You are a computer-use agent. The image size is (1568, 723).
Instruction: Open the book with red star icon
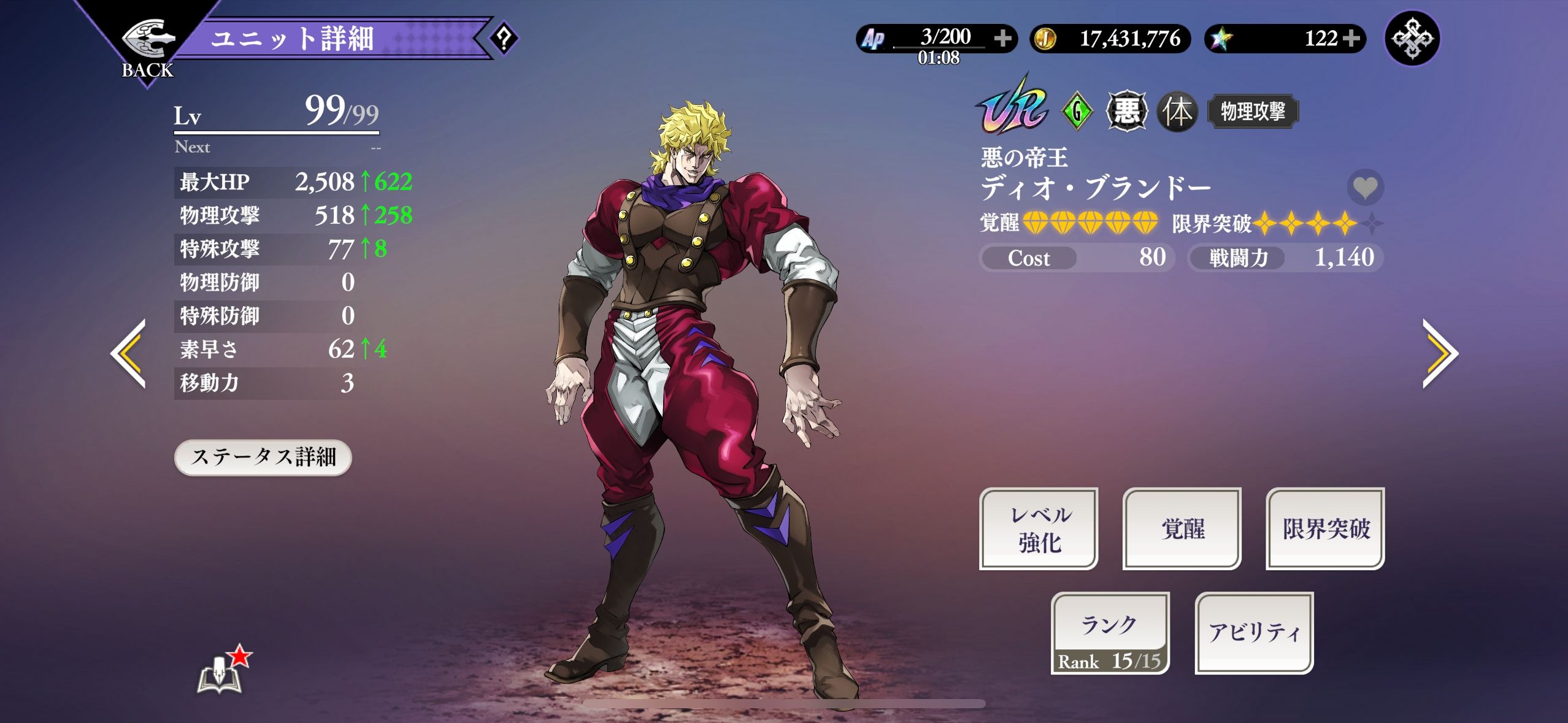pyautogui.click(x=222, y=671)
